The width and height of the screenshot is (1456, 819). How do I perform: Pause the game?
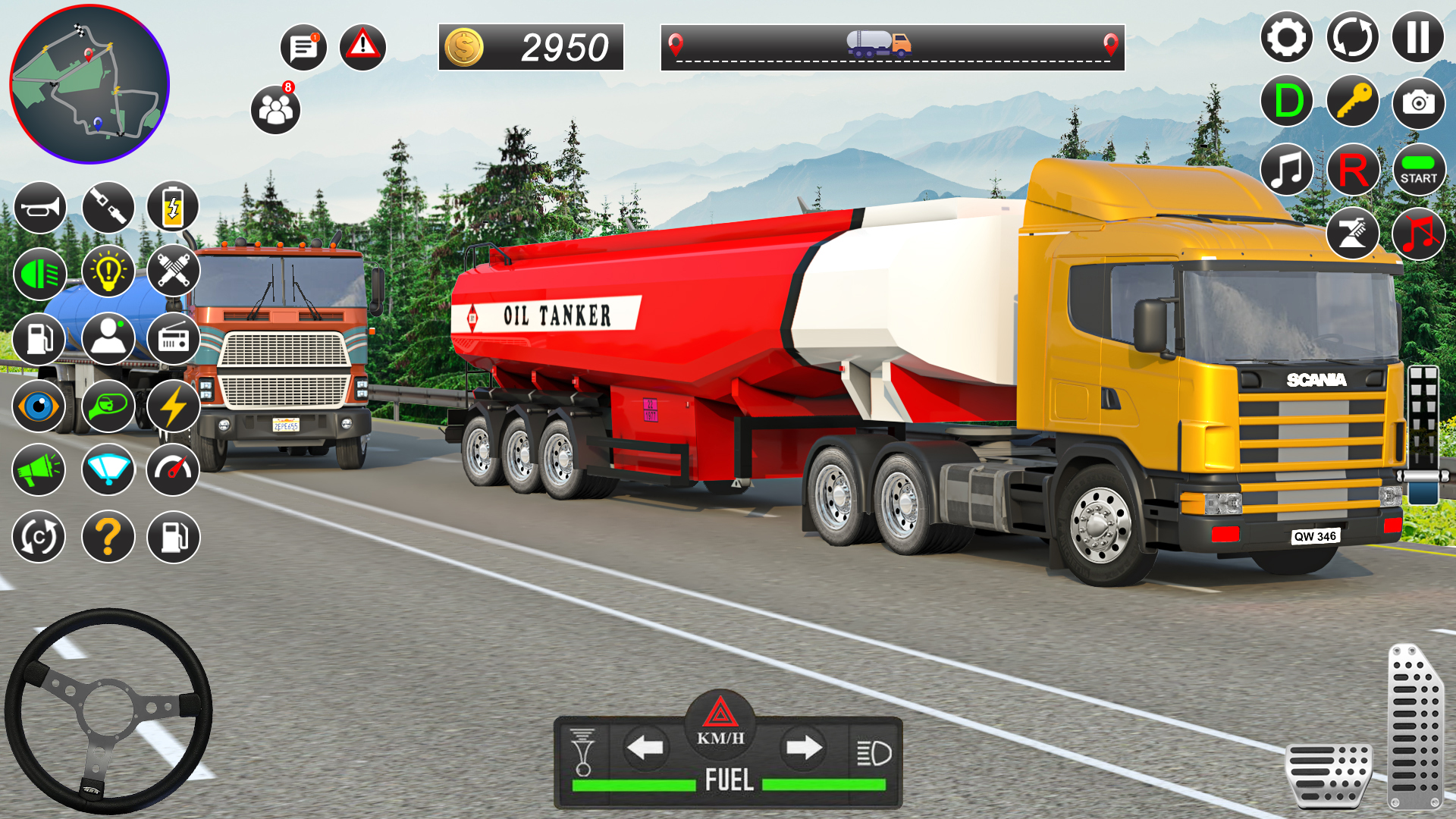tap(1417, 37)
